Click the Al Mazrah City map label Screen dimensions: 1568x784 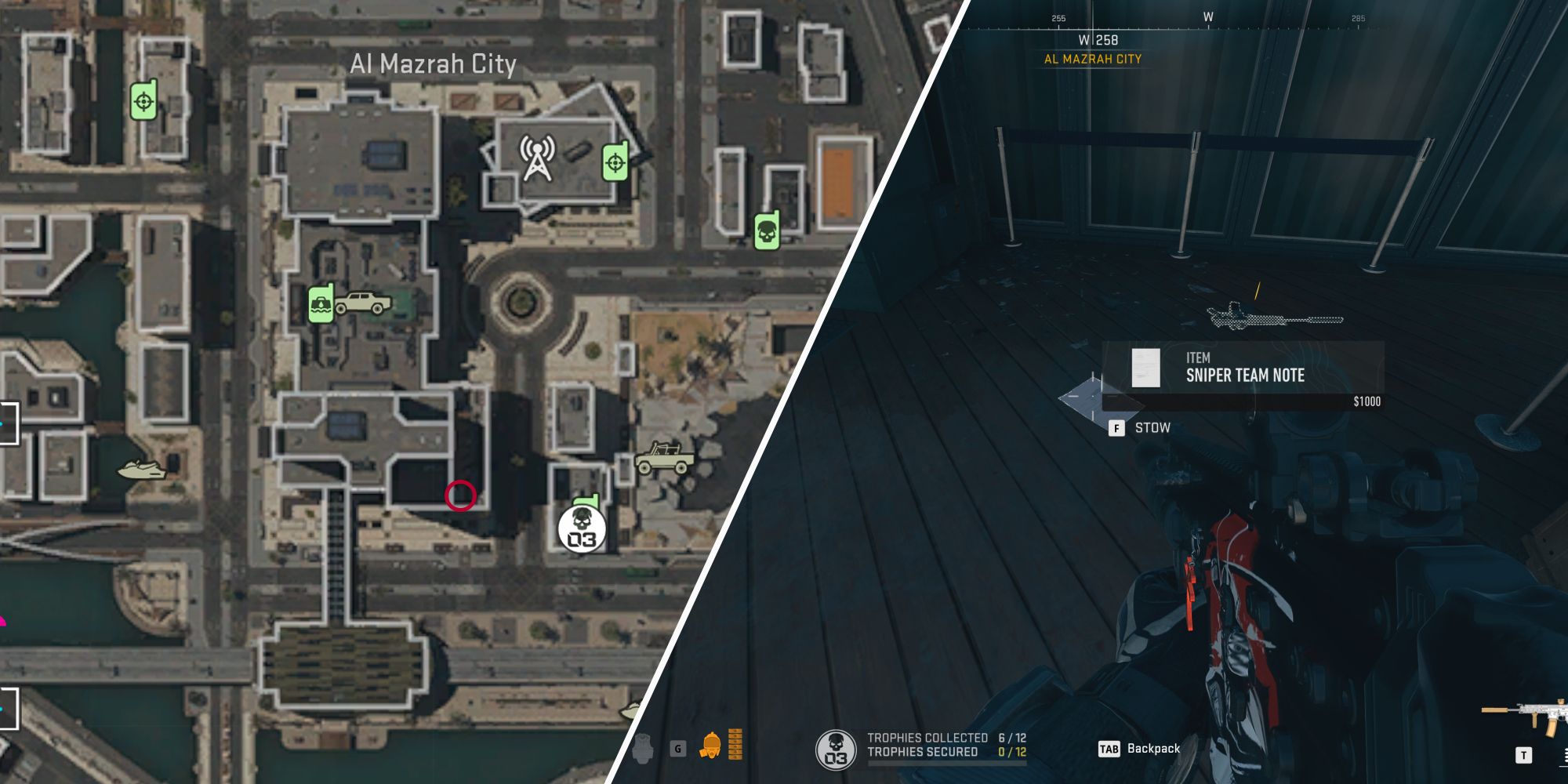[x=432, y=67]
